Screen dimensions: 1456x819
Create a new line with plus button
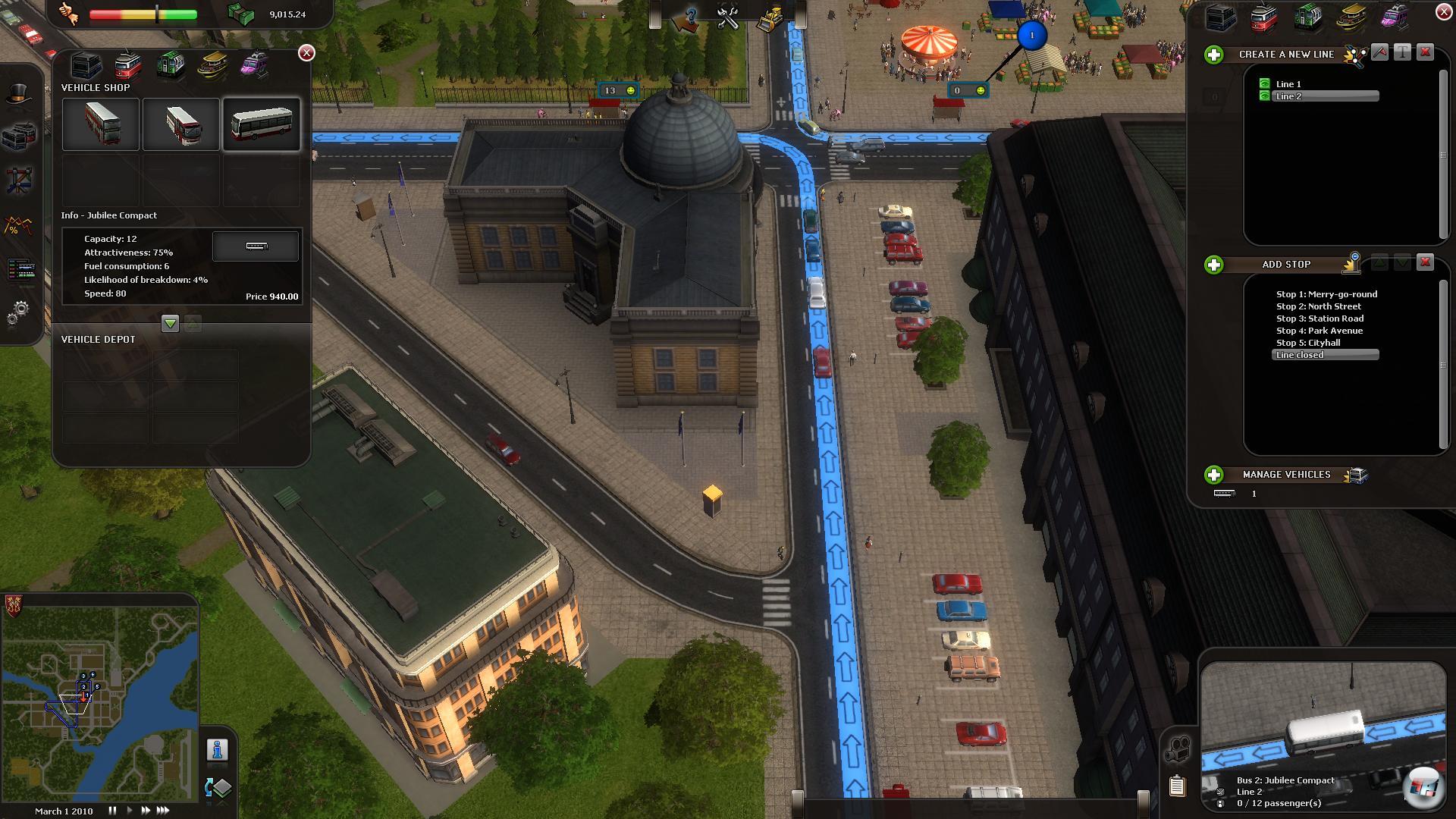coord(1214,55)
